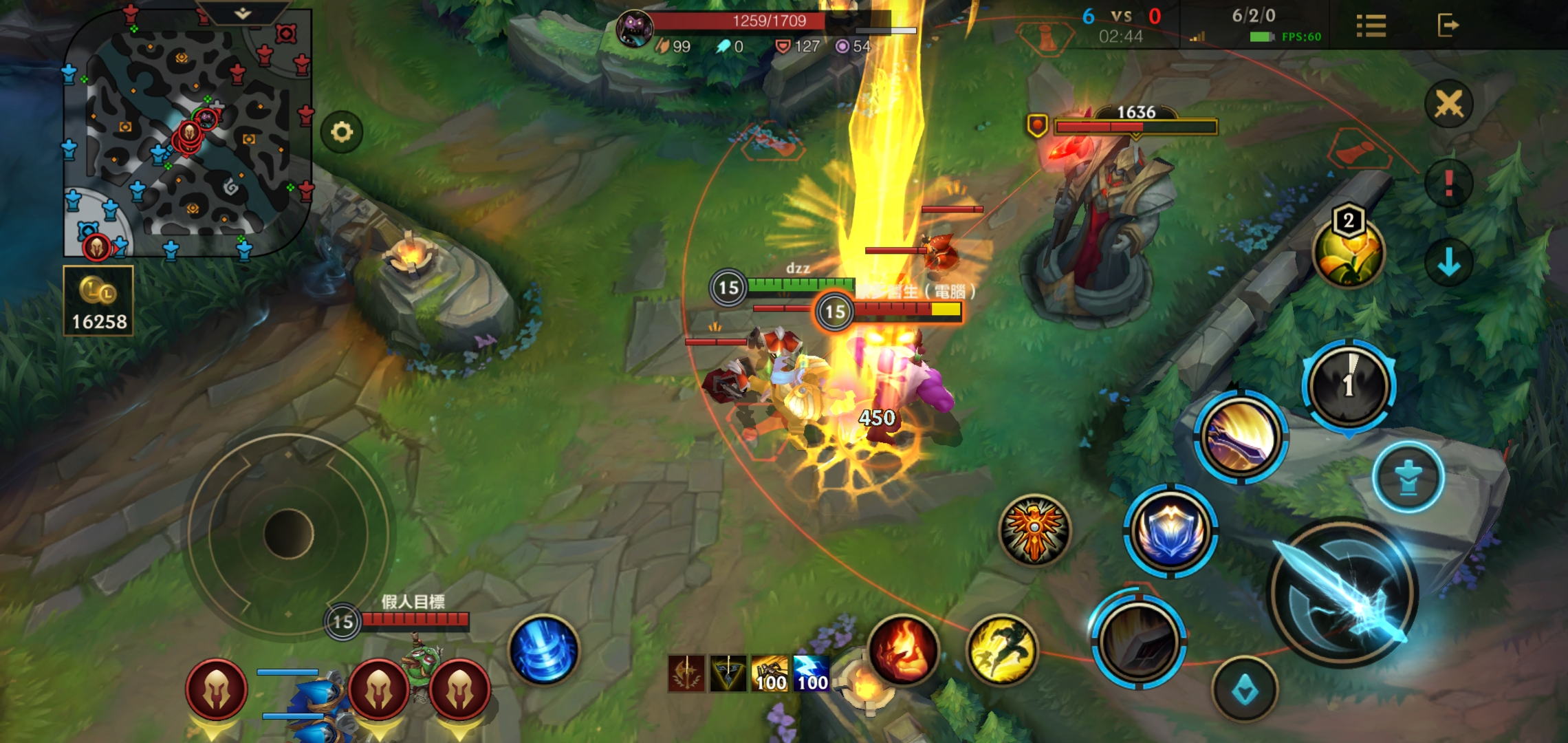1568x743 pixels.
Task: Send the blue down-arrow ping
Action: click(x=1448, y=262)
